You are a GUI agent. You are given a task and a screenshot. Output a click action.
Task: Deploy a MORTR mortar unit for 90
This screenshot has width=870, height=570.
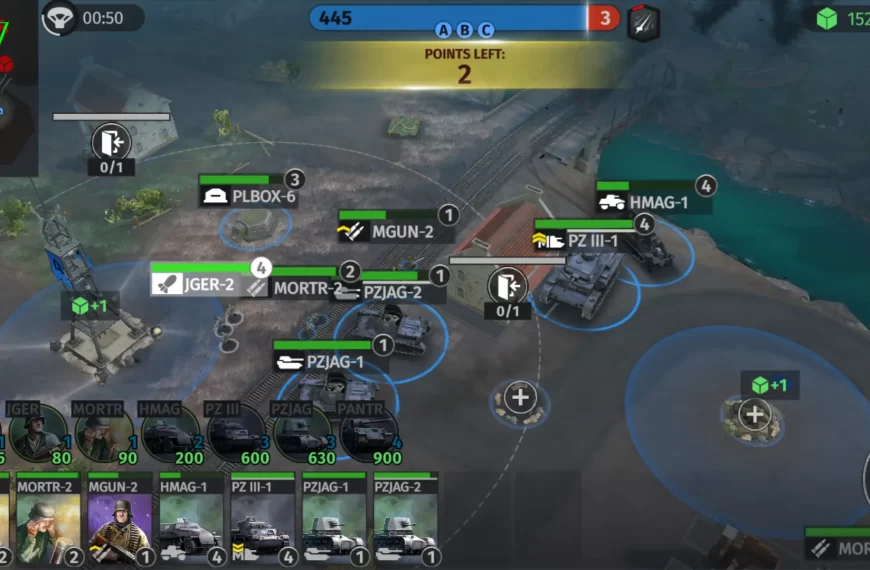[x=104, y=433]
